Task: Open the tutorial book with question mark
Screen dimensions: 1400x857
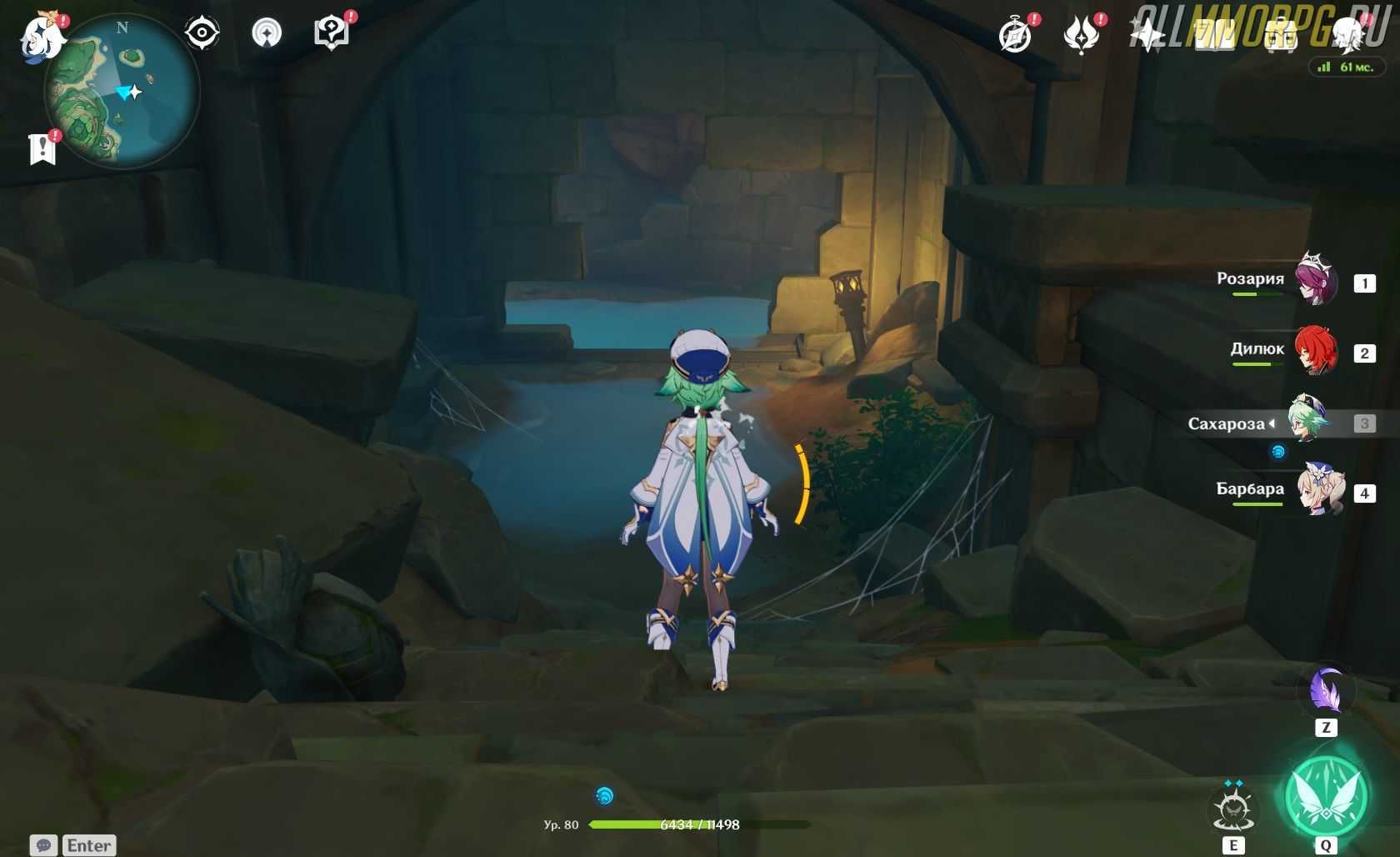Action: 331,33
